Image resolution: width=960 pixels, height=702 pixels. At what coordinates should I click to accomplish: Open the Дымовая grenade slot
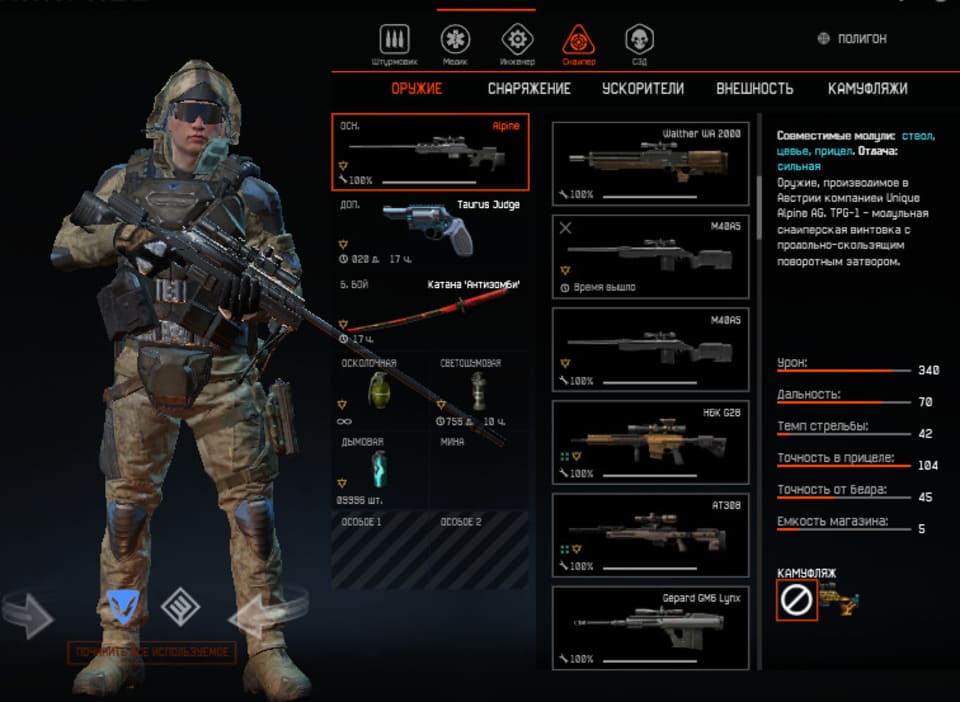pos(381,470)
